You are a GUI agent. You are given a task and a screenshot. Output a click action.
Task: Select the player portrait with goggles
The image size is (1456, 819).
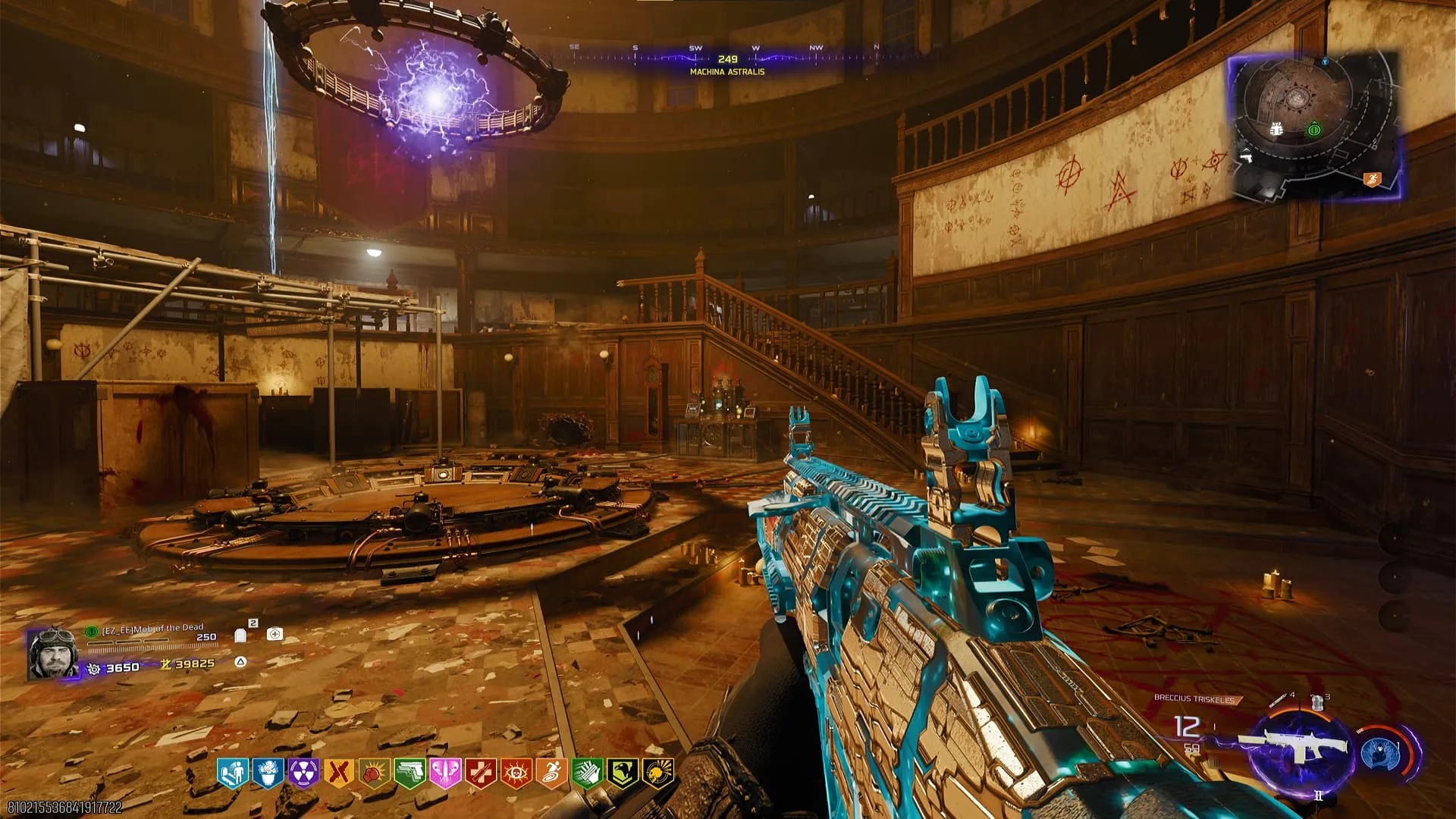52,653
